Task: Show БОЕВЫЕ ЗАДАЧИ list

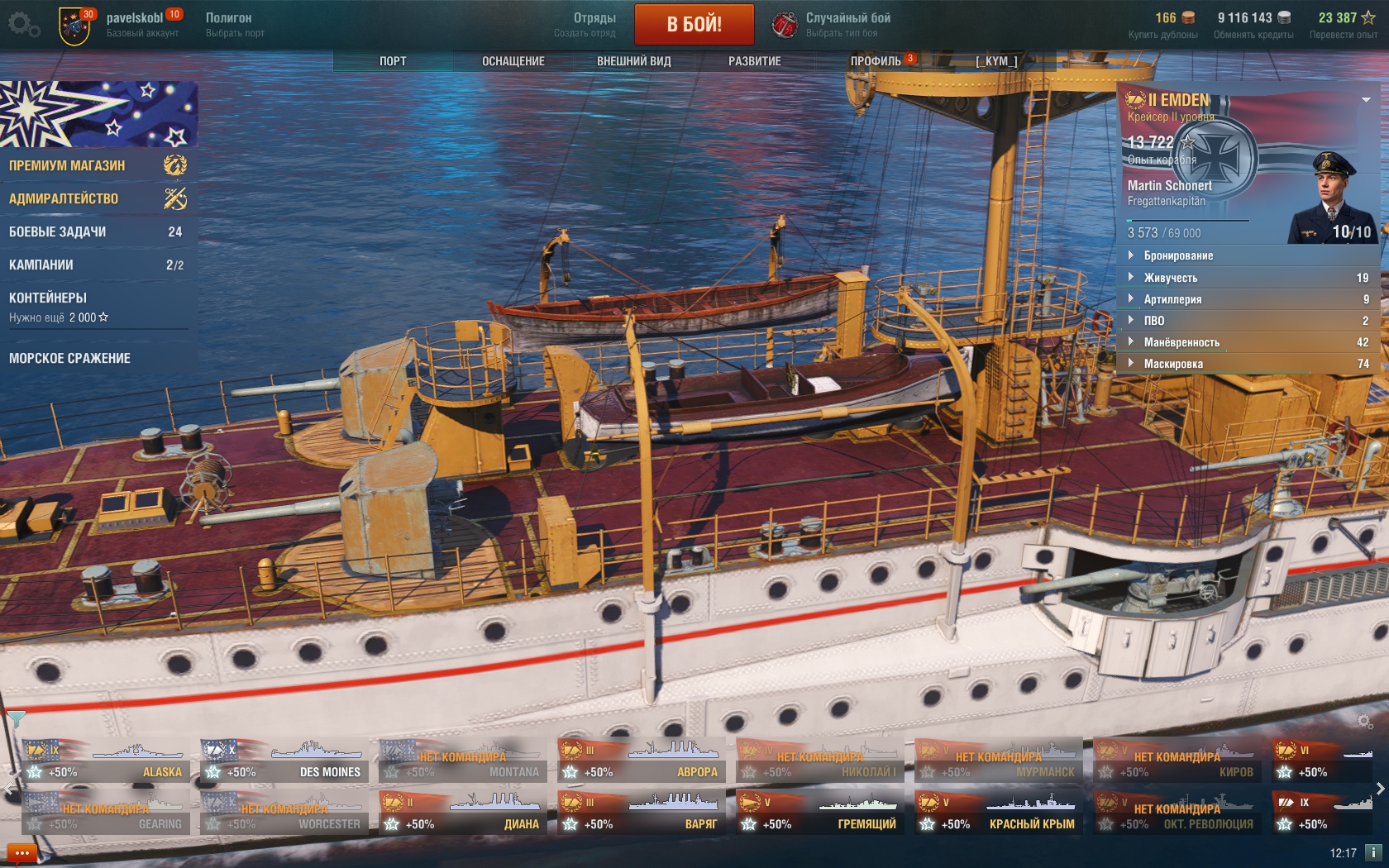Action: pos(97,231)
